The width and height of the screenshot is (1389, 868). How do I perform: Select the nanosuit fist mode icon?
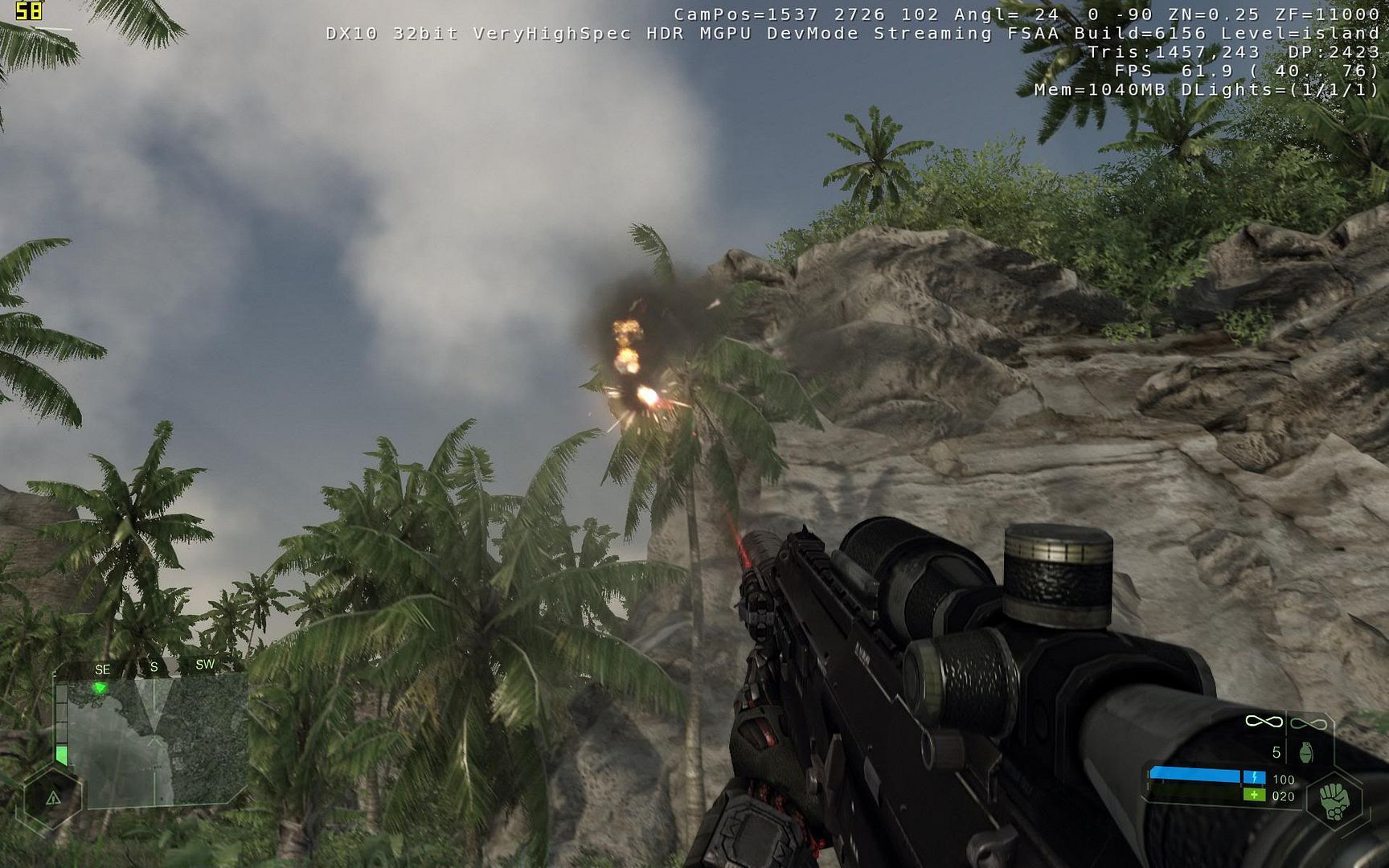coord(1334,800)
